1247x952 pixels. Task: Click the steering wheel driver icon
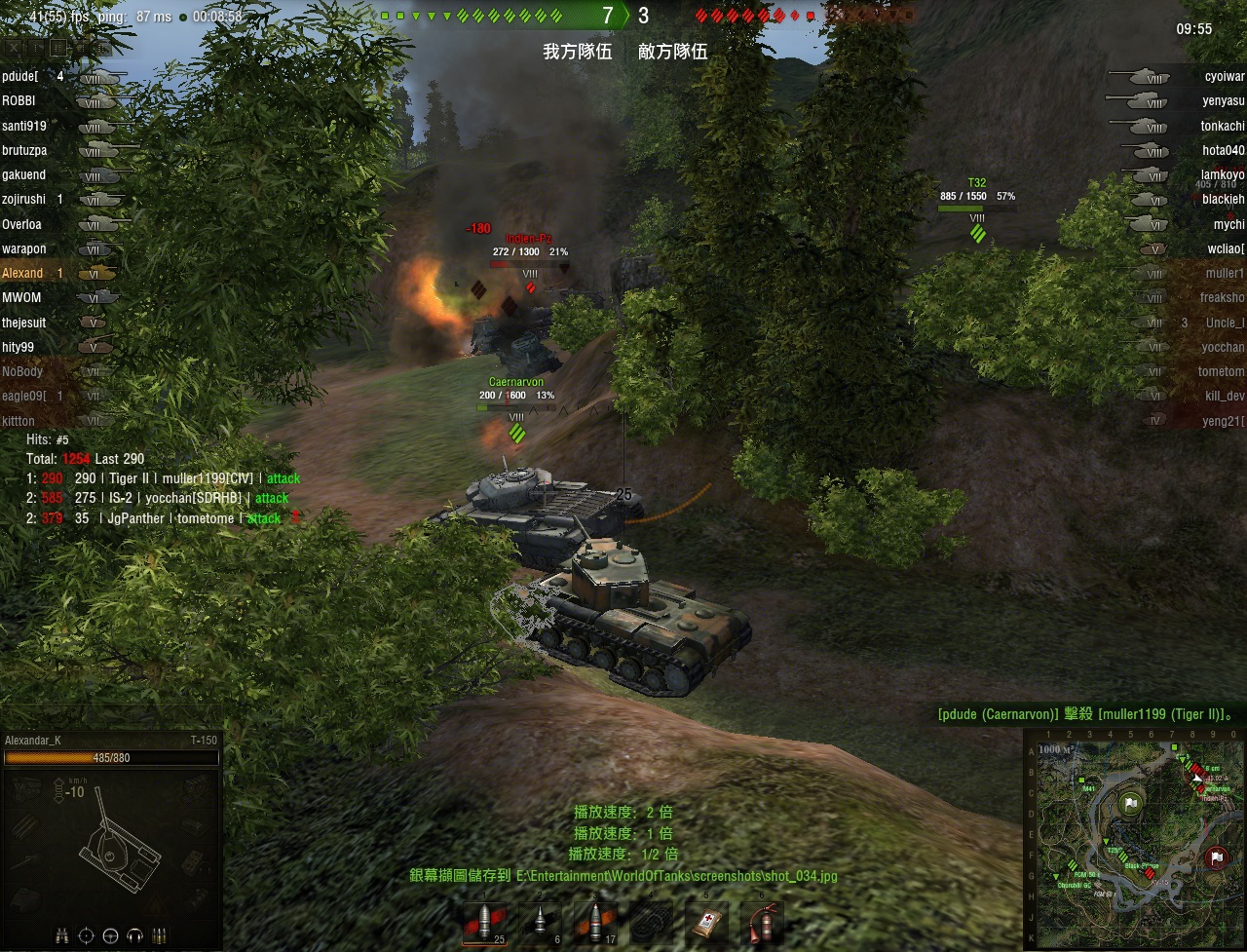click(x=110, y=935)
